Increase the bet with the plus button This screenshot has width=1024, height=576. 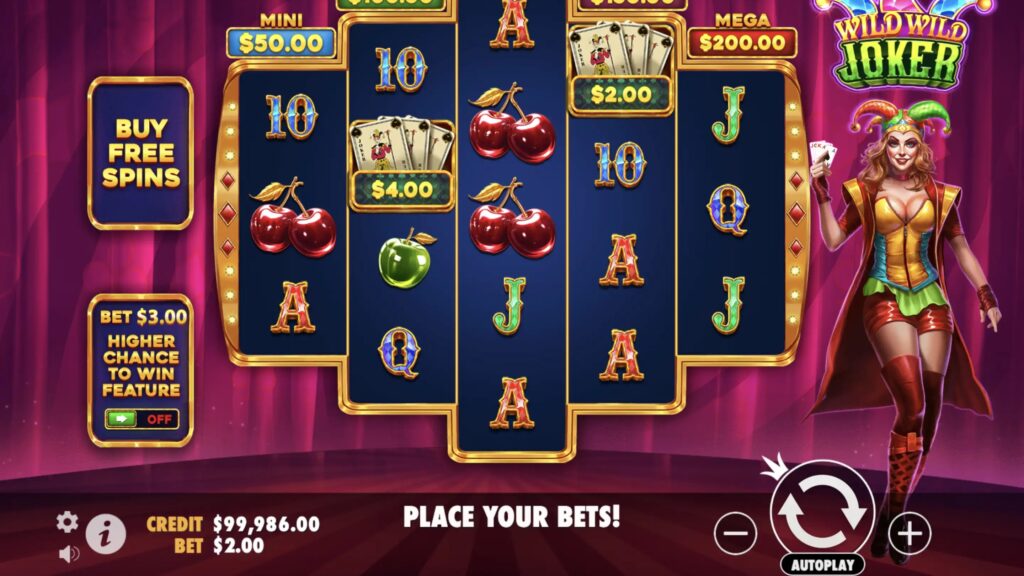coord(909,534)
